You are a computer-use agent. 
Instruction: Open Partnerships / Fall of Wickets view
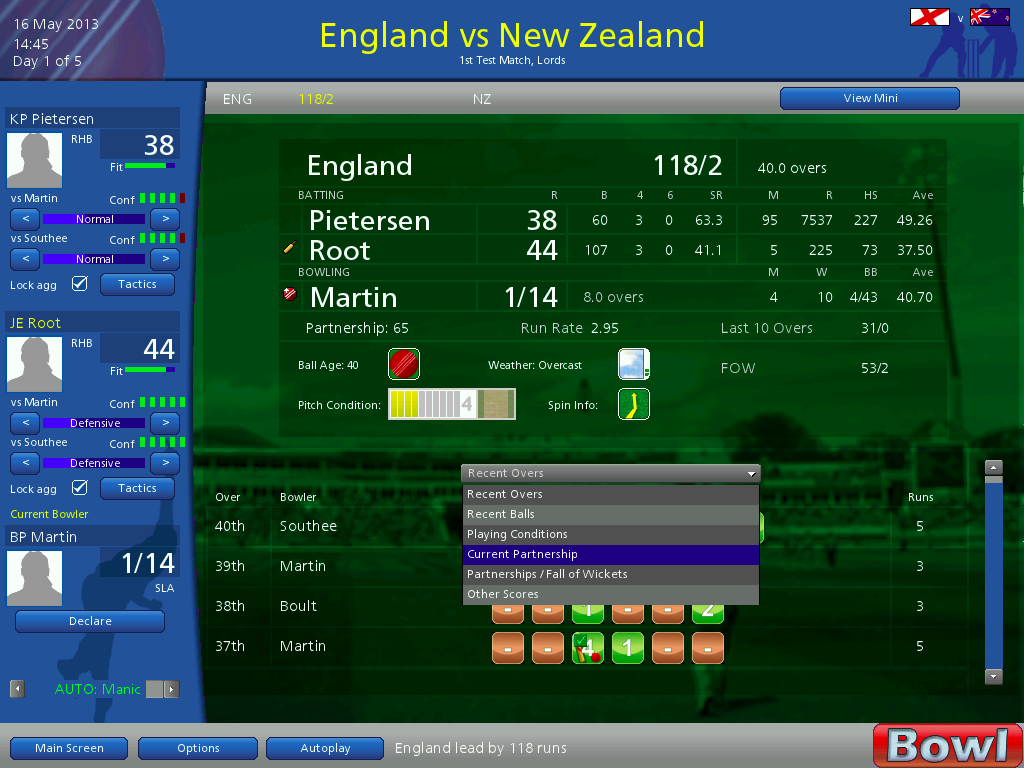(610, 574)
